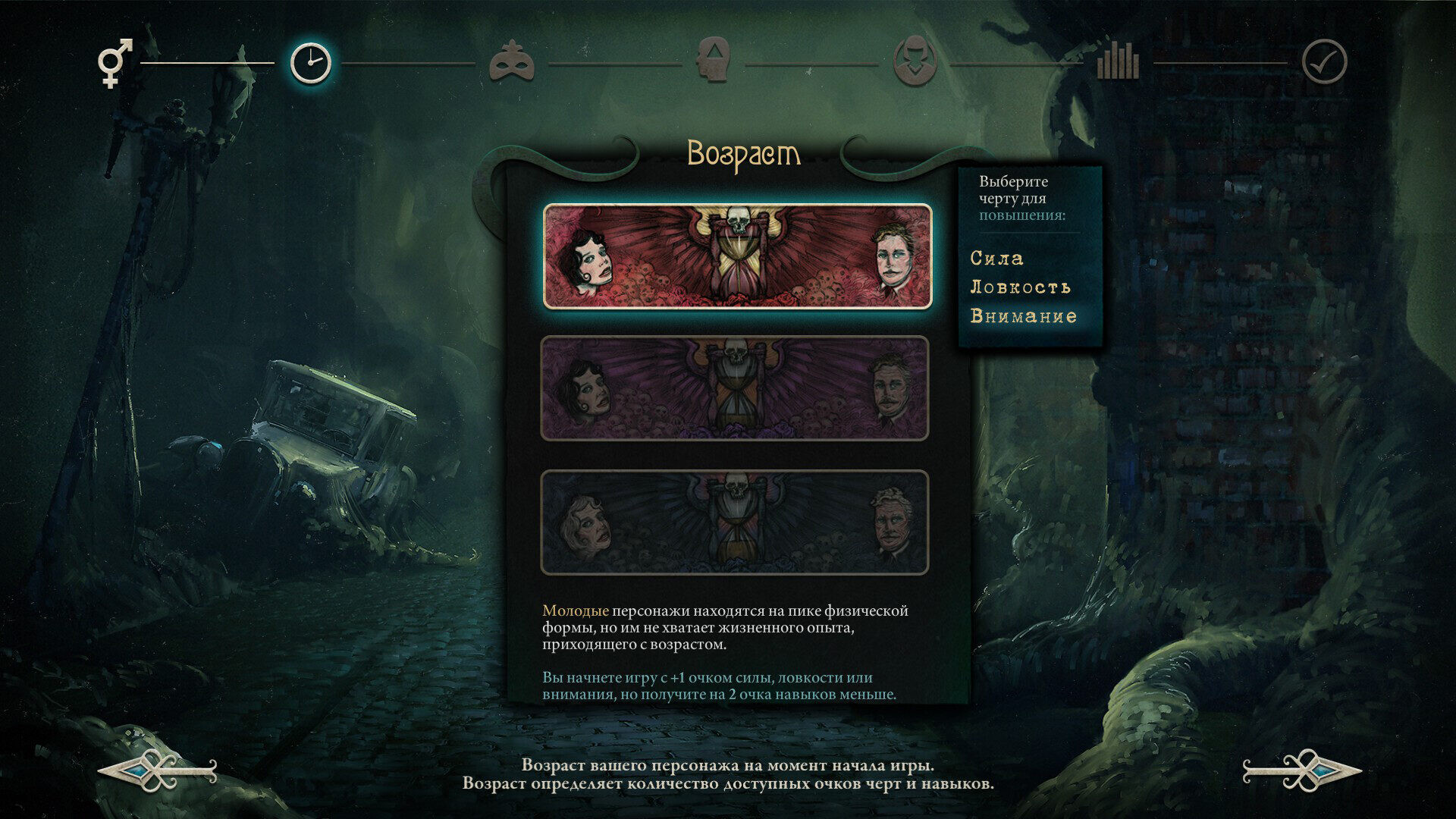Go back with the left arrow
This screenshot has height=819, width=1456.
tap(158, 771)
